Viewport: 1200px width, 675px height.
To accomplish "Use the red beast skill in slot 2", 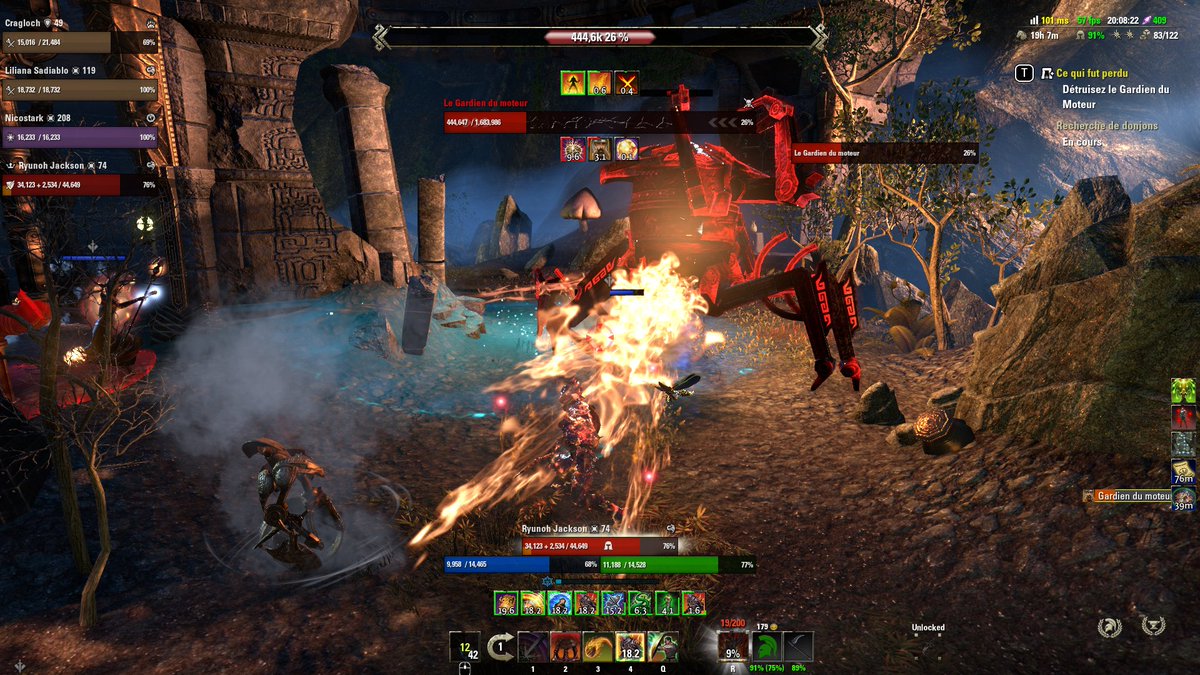I will [566, 646].
